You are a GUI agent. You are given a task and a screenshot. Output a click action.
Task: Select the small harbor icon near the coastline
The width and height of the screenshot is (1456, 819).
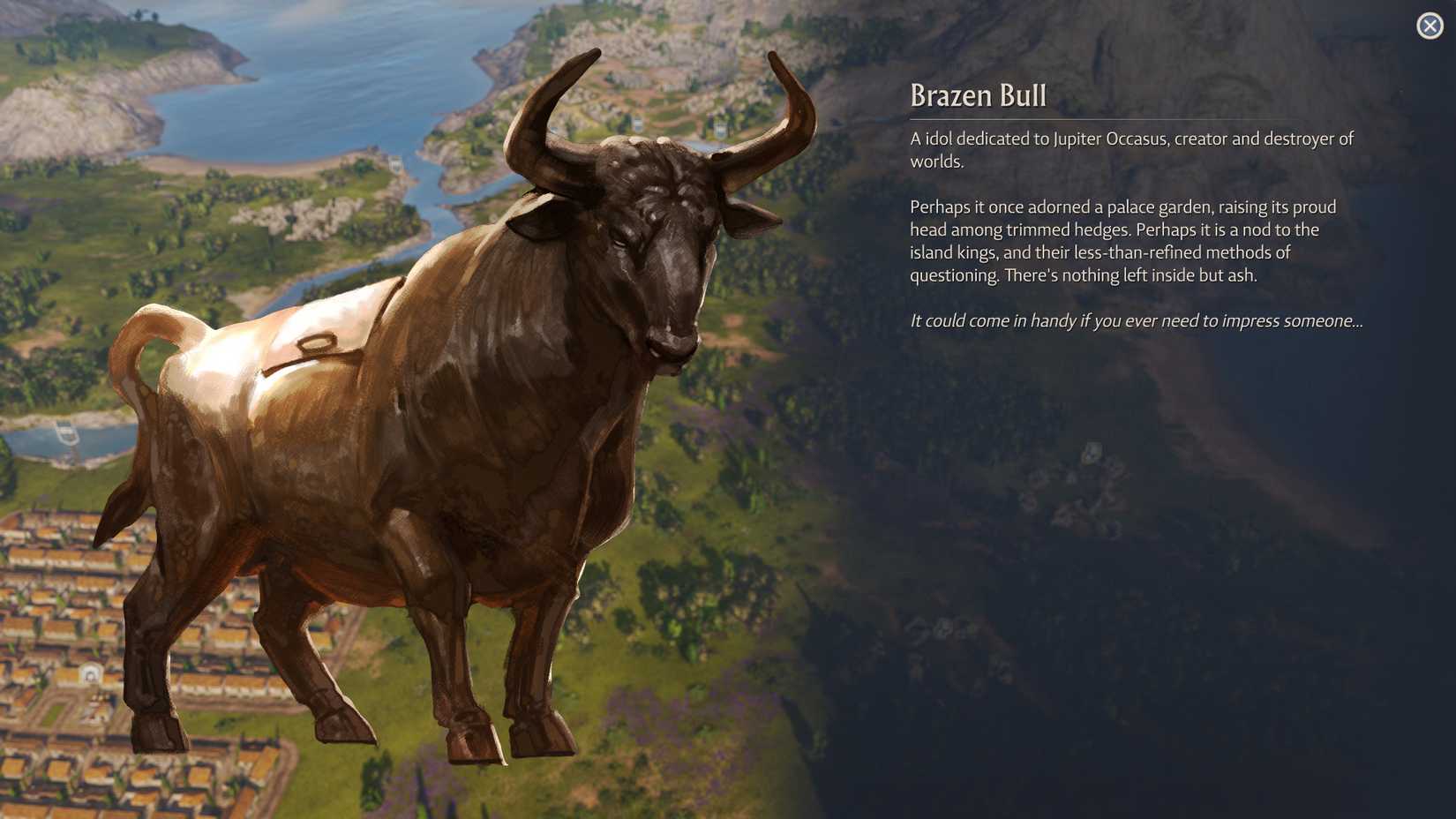(395, 164)
